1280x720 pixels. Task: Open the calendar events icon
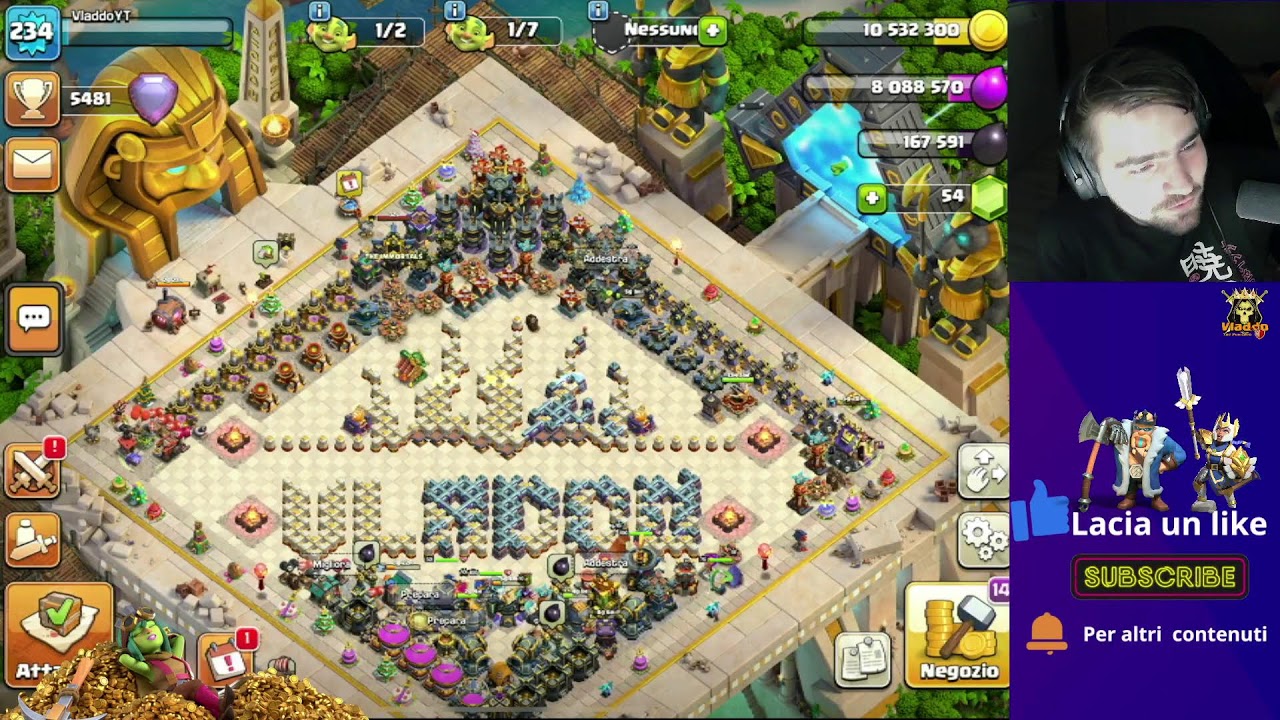pyautogui.click(x=226, y=661)
